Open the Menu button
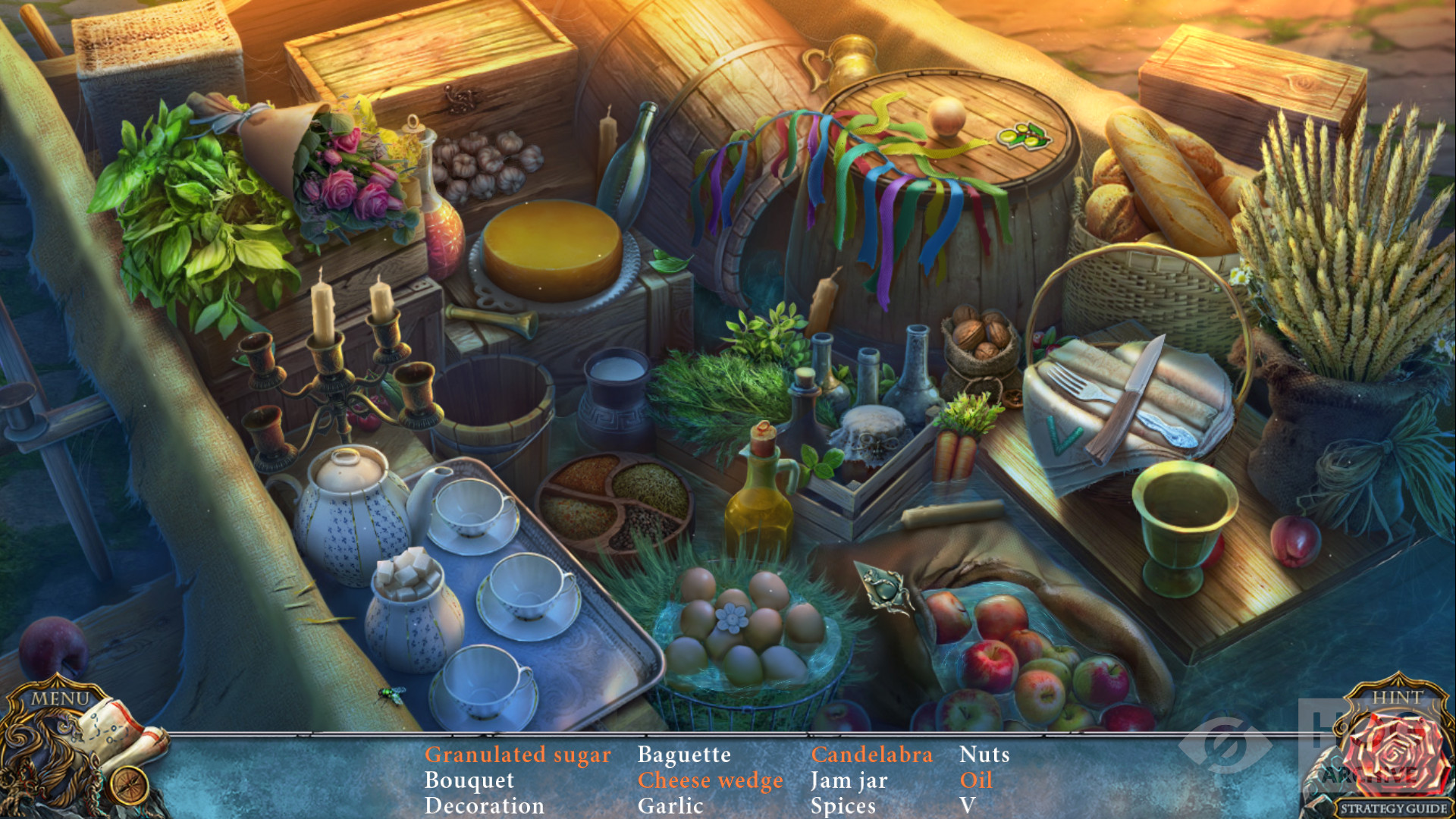The height and width of the screenshot is (819, 1456). (59, 698)
